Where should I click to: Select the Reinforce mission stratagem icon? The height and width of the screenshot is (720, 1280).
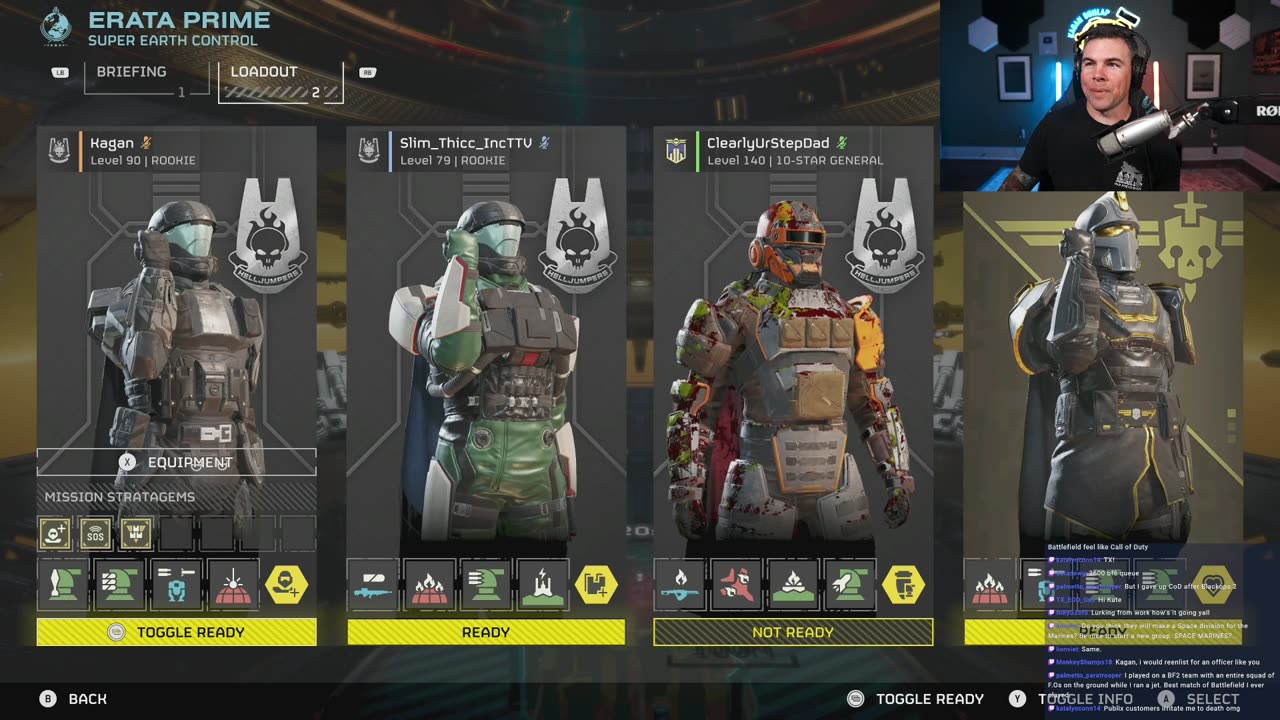[x=55, y=534]
